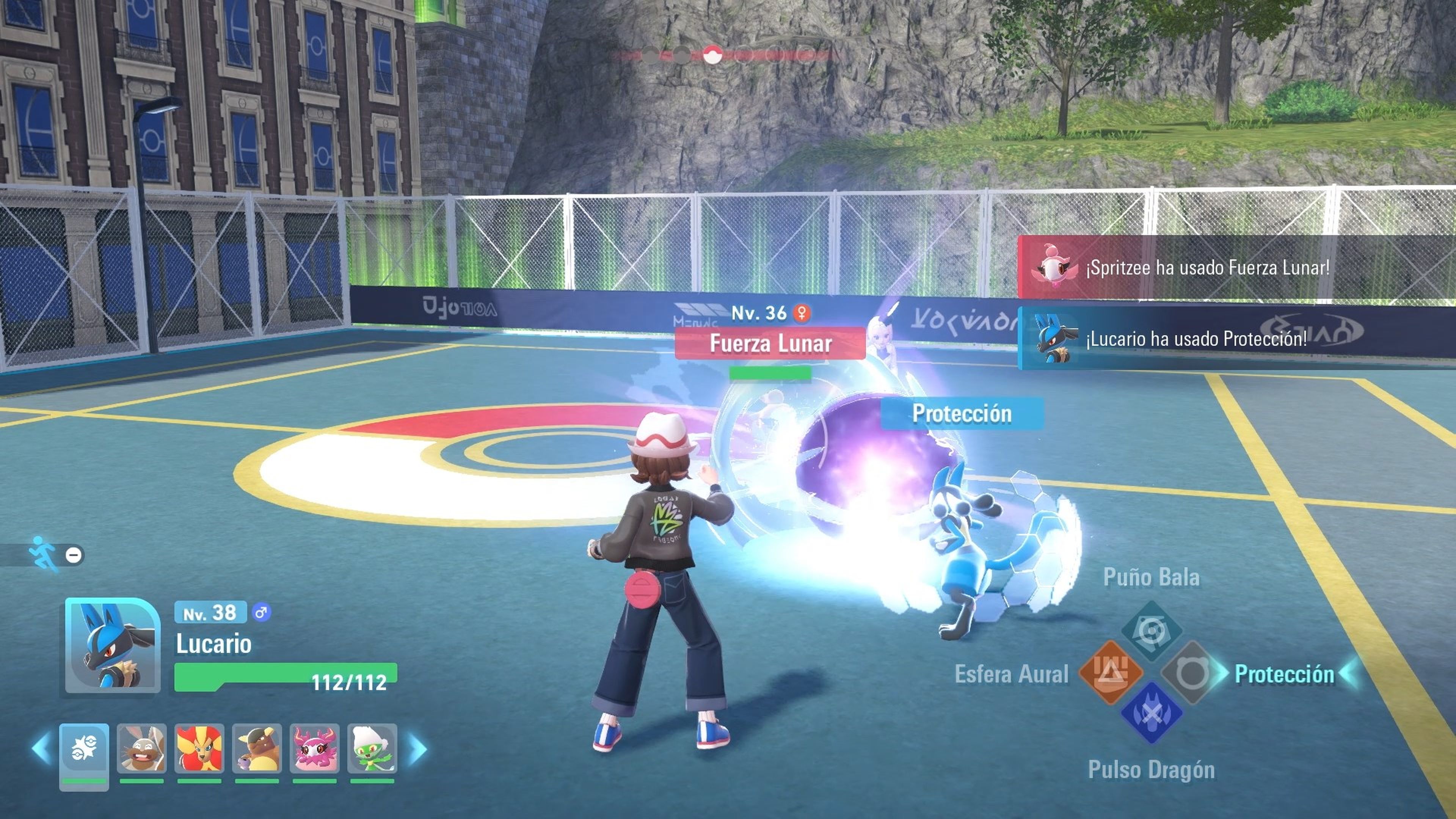Select the Pulso Dragón dragon-type move icon
1456x819 pixels.
click(1153, 714)
